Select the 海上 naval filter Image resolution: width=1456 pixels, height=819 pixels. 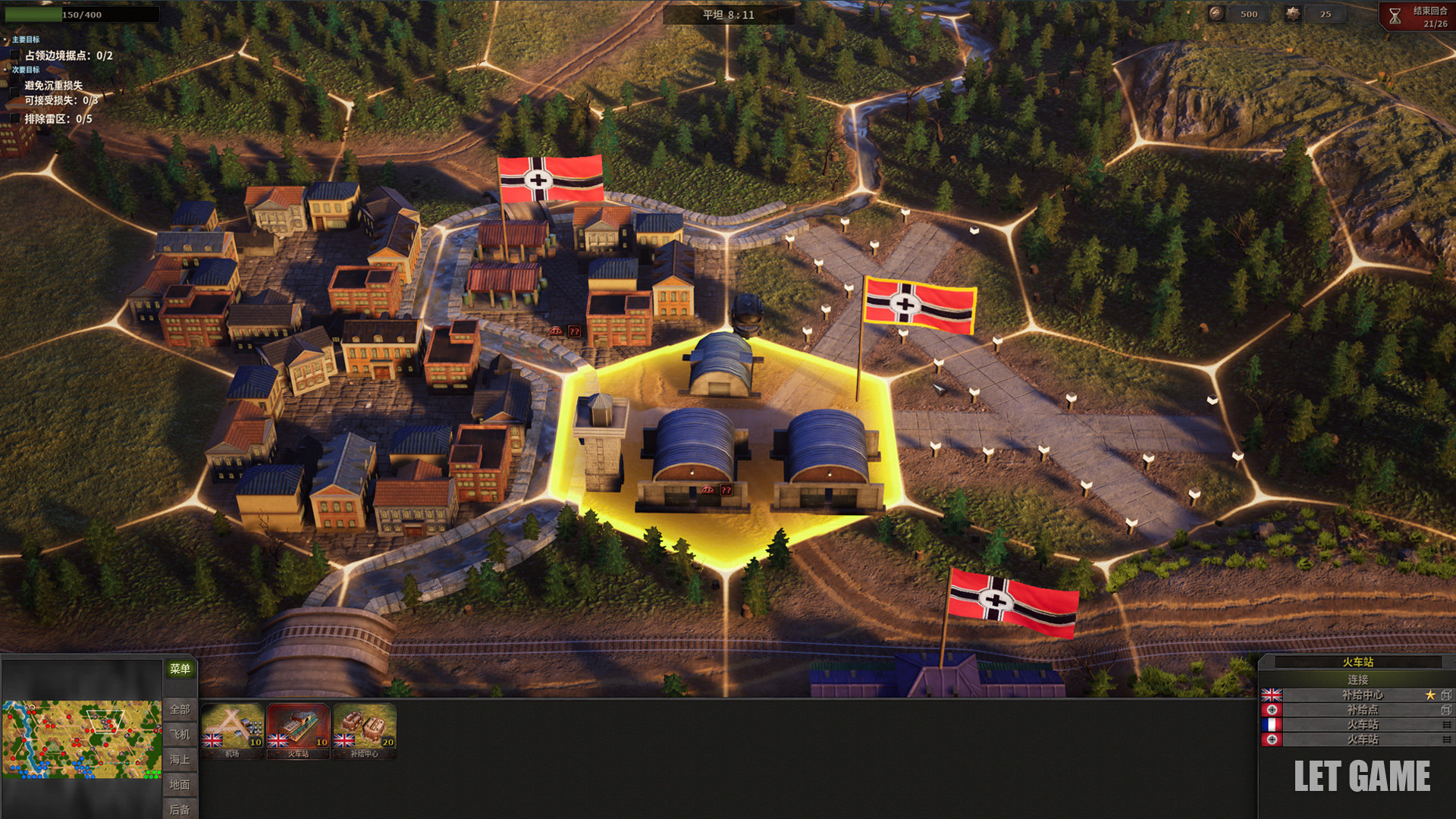(x=180, y=759)
